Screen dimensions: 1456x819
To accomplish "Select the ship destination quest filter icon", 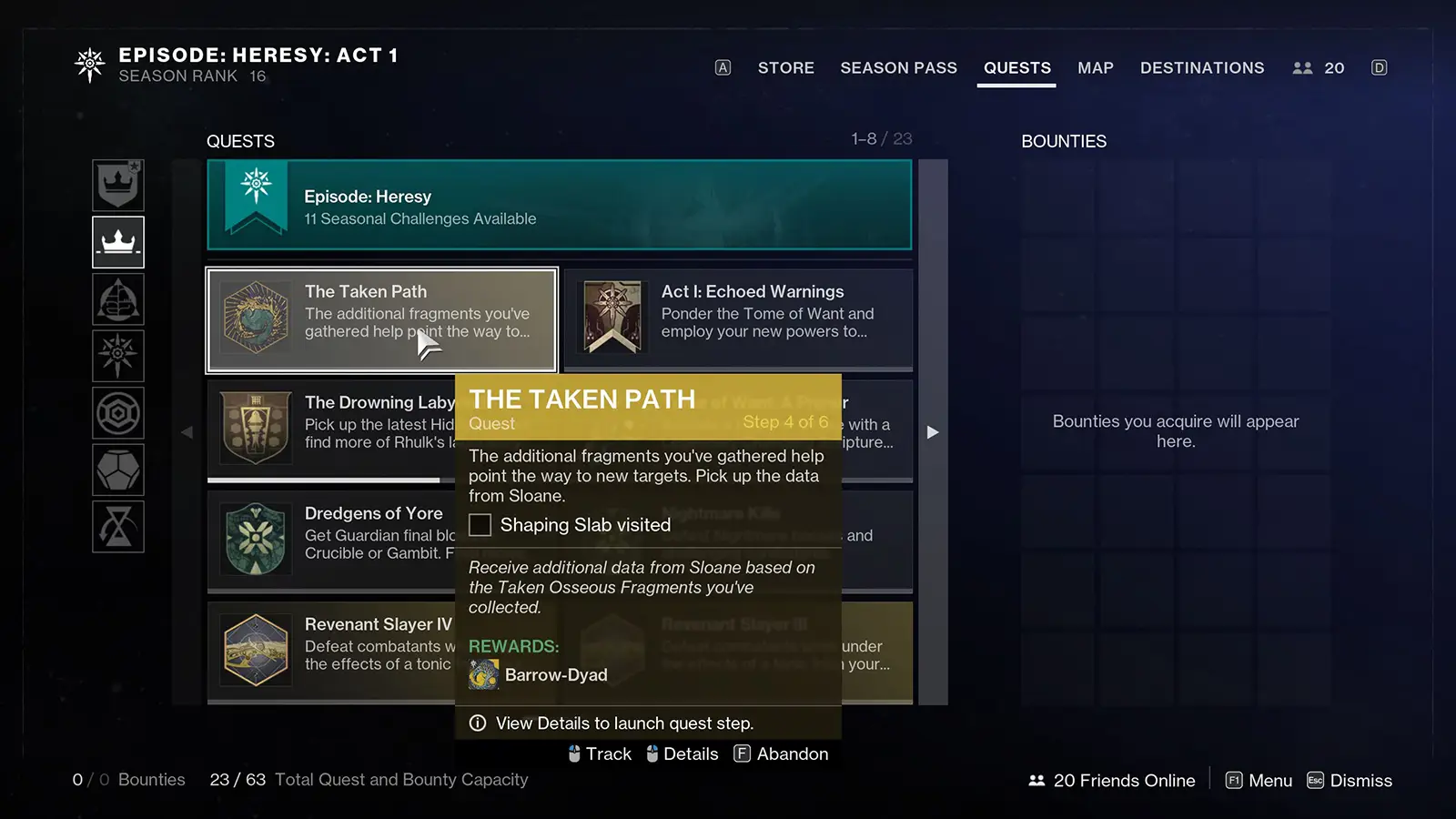I will pos(118,299).
